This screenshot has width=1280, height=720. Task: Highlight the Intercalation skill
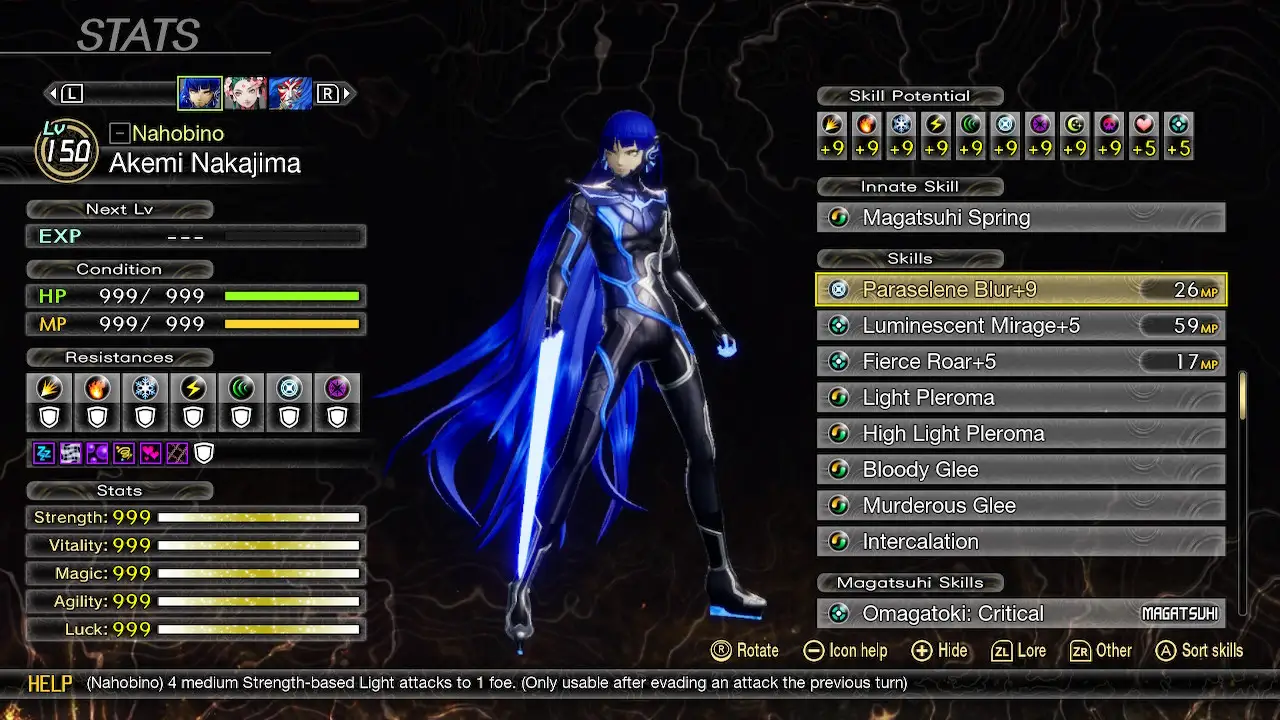coord(1020,542)
